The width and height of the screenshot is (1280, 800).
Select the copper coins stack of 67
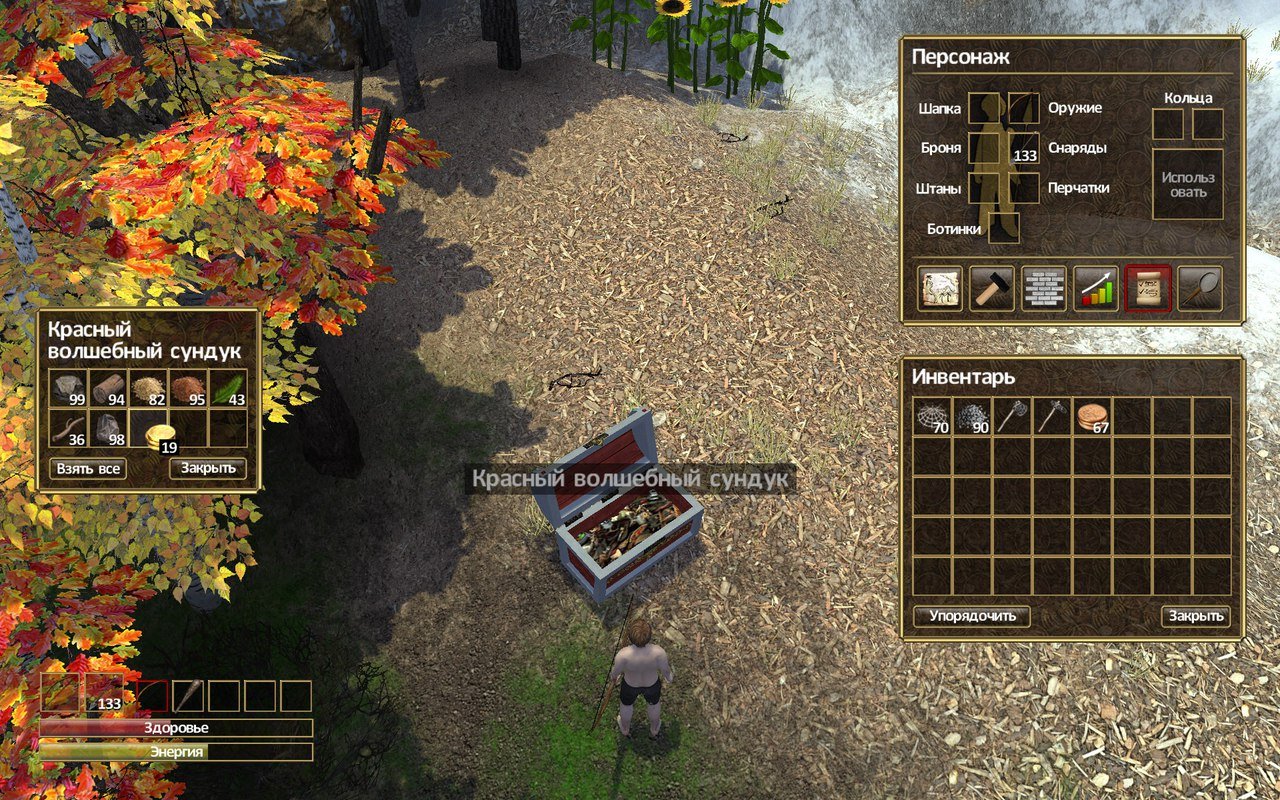[1093, 416]
